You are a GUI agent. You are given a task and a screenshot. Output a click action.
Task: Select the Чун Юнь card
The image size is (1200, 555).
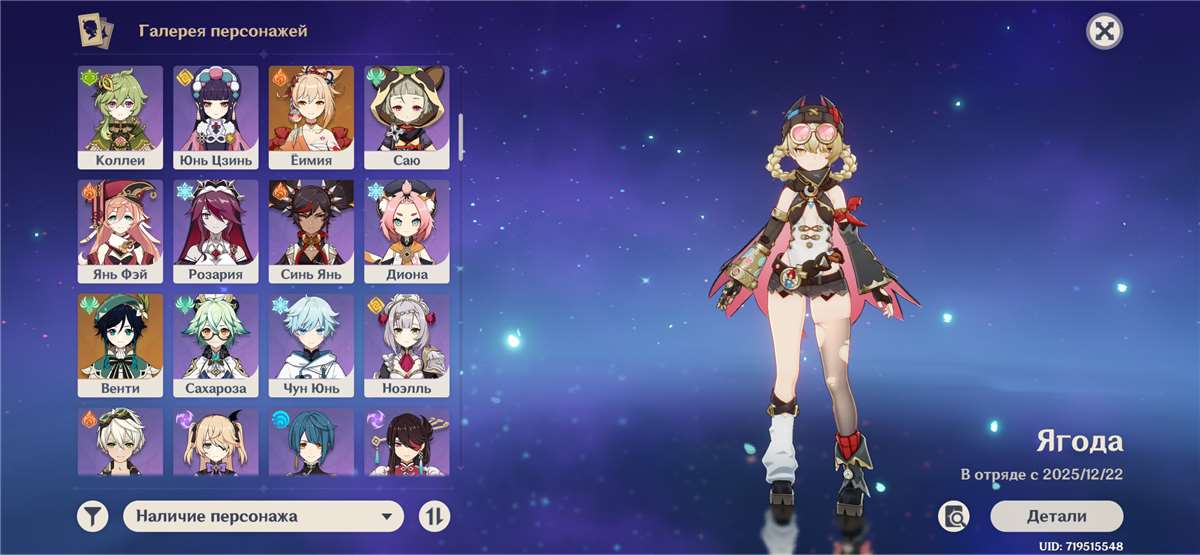click(311, 345)
